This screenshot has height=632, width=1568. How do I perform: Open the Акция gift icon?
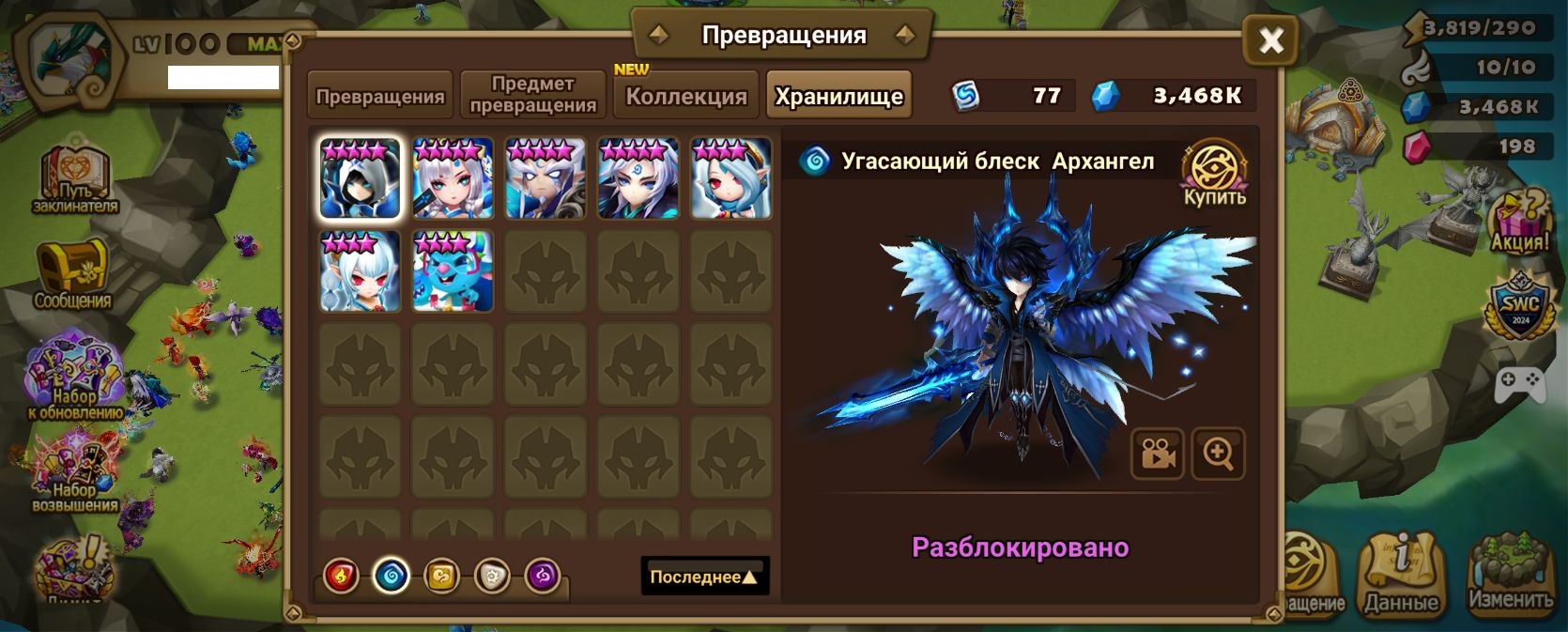tap(1519, 224)
